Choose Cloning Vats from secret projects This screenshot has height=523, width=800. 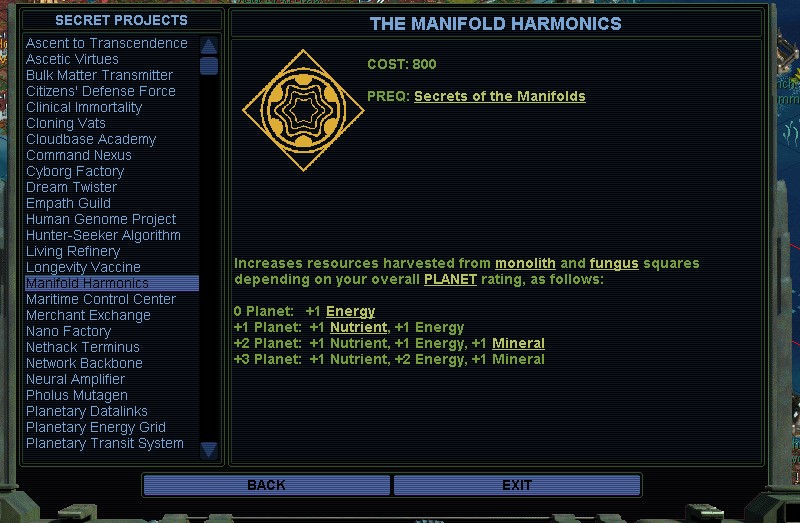pyautogui.click(x=66, y=123)
